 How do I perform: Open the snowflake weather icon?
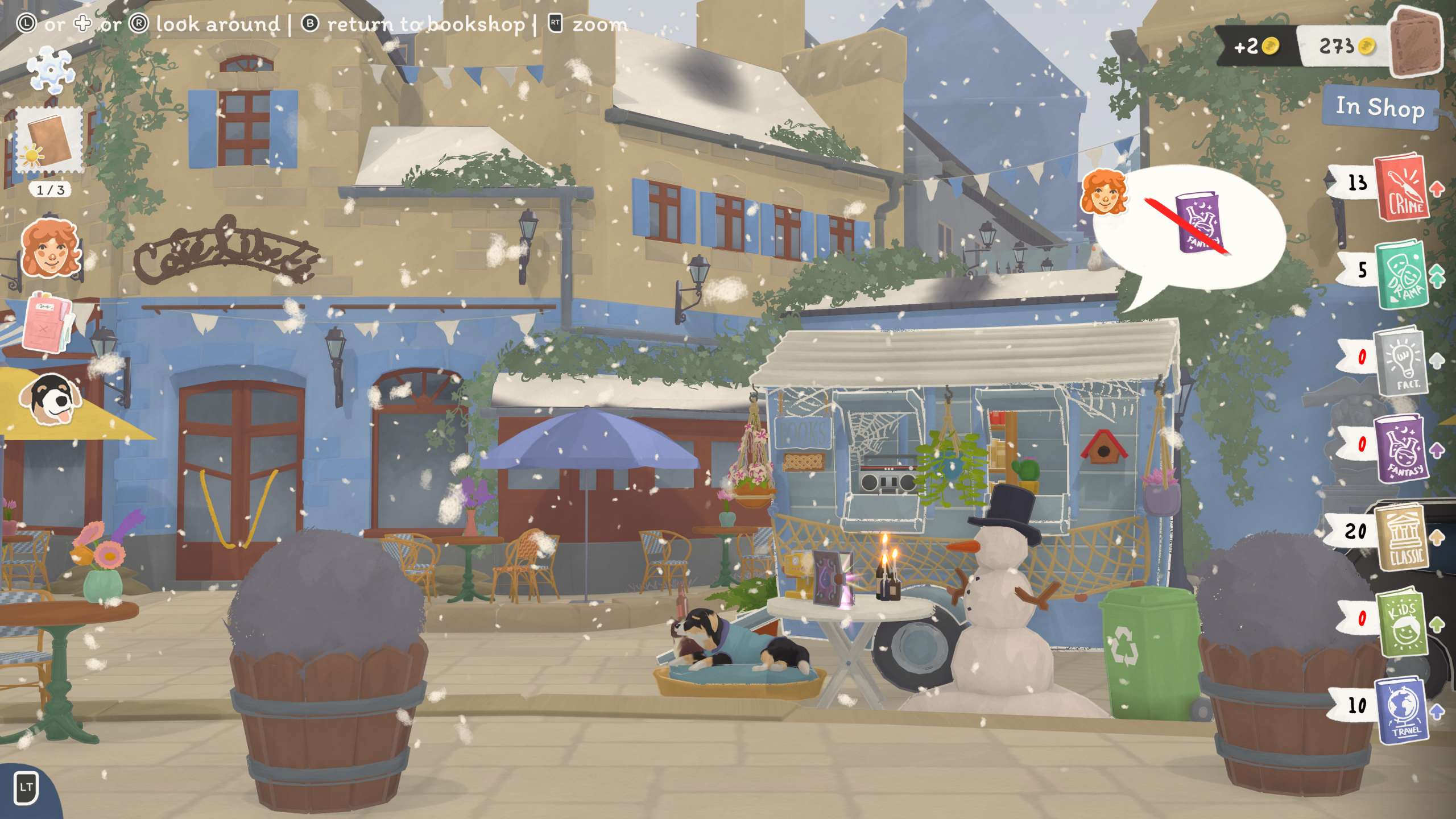[51, 69]
